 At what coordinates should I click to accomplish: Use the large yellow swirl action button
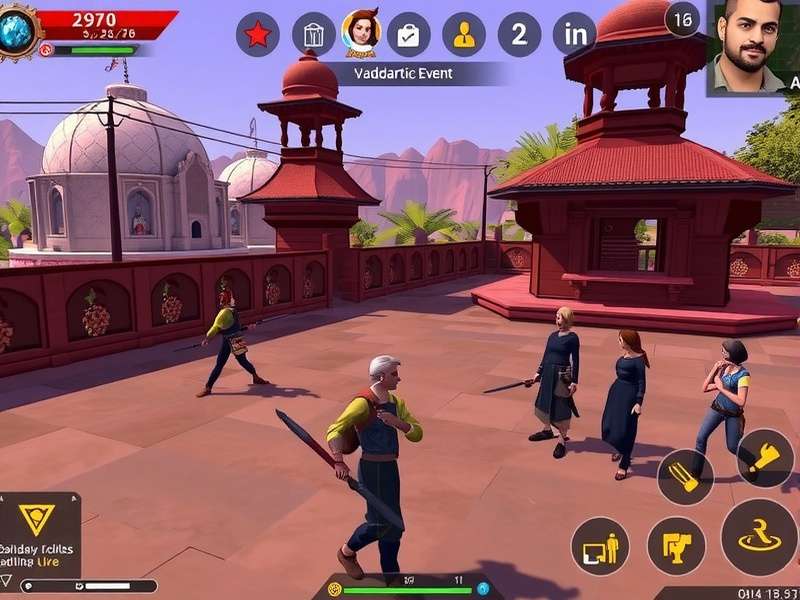pyautogui.click(x=759, y=538)
